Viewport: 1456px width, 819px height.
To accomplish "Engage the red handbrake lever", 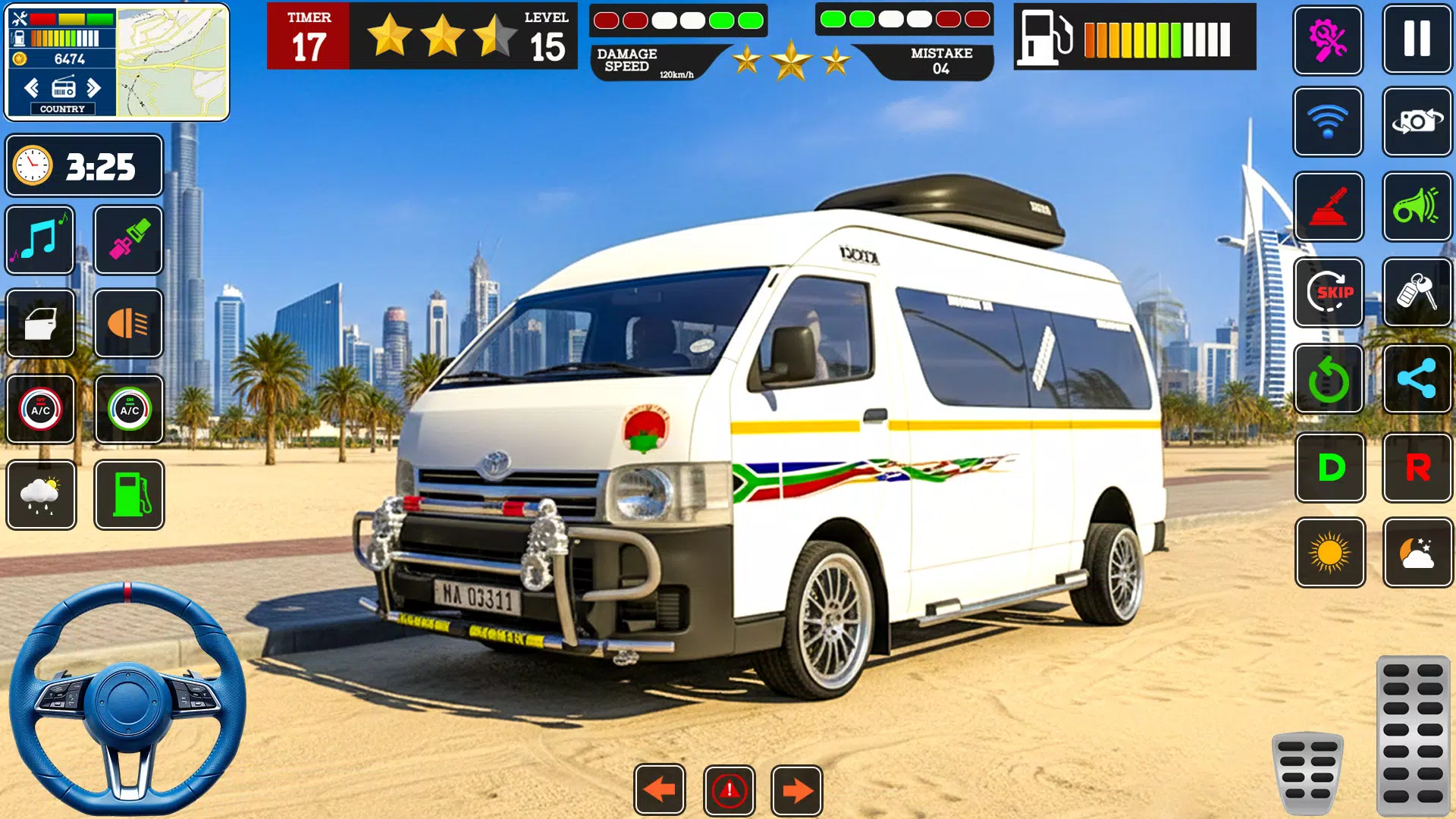I will coord(1328,206).
